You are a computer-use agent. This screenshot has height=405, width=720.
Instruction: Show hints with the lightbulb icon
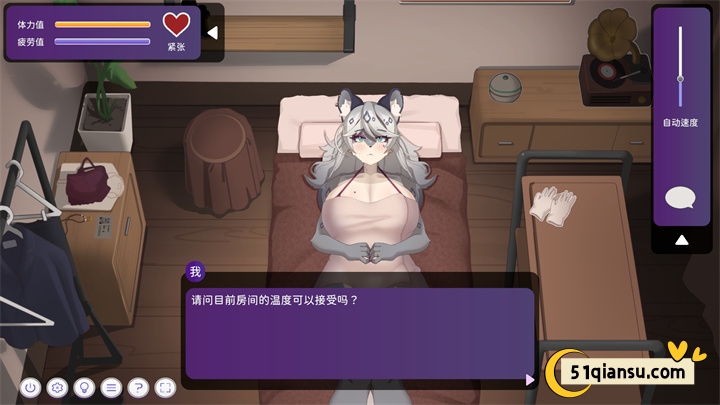84,387
